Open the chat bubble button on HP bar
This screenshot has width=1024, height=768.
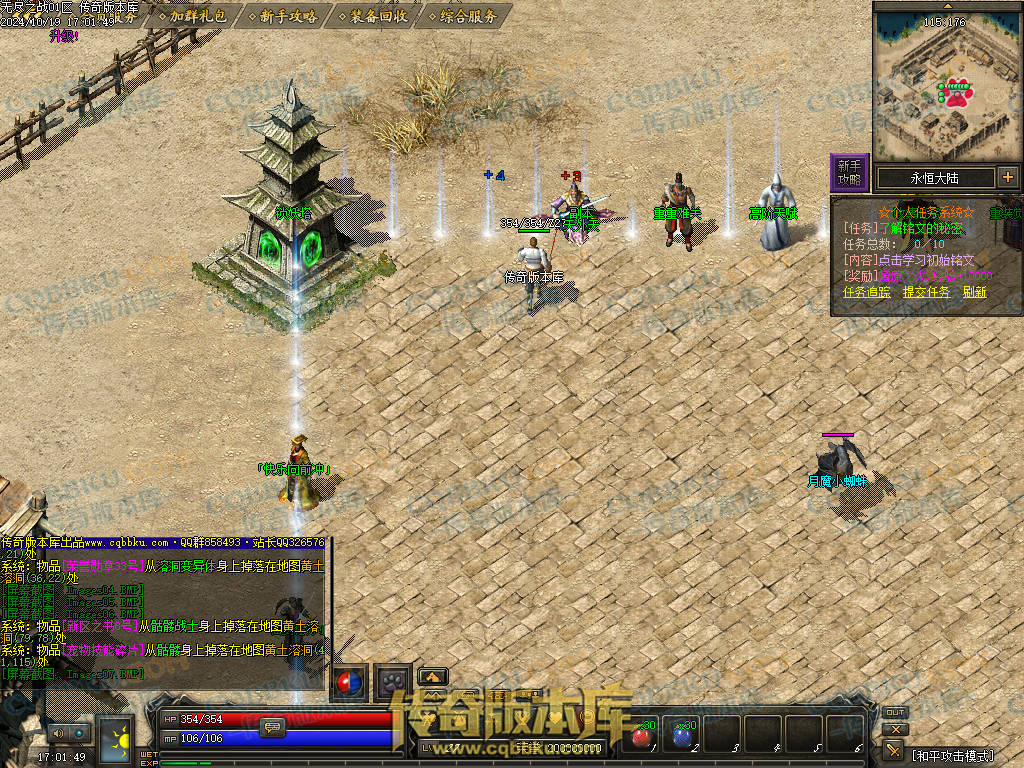[x=272, y=727]
